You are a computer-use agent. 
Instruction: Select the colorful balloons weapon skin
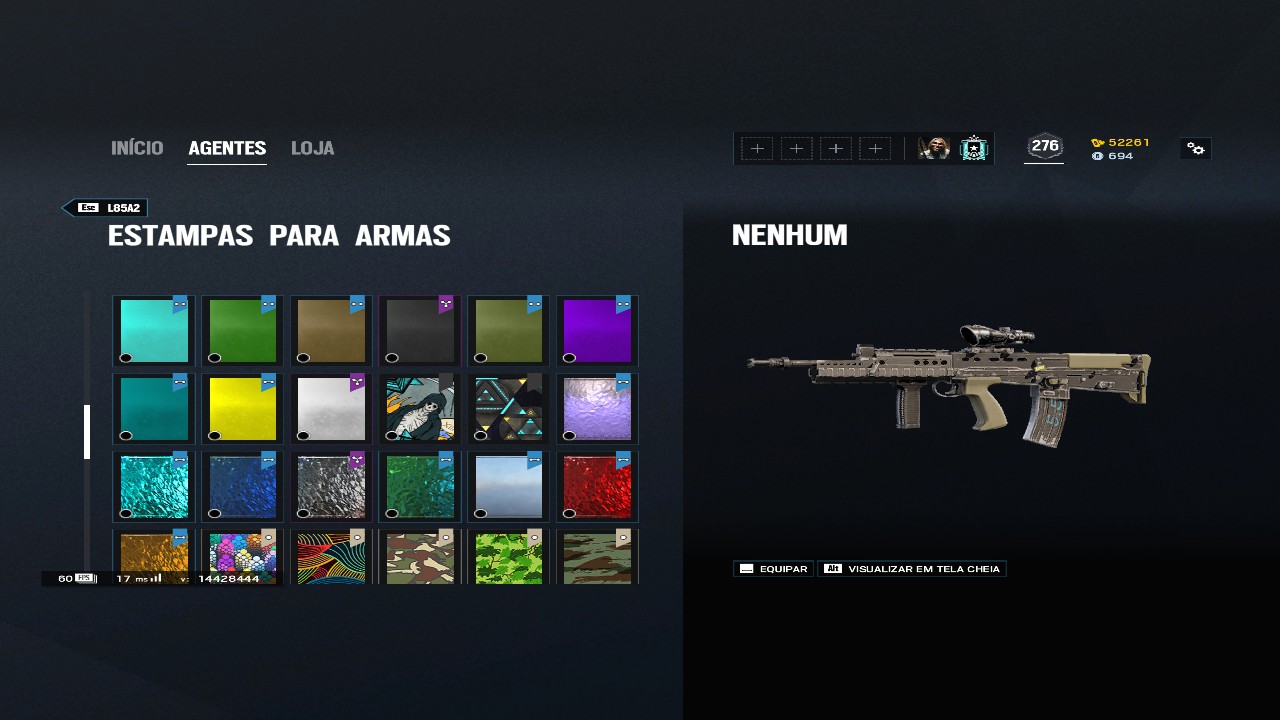click(x=242, y=558)
